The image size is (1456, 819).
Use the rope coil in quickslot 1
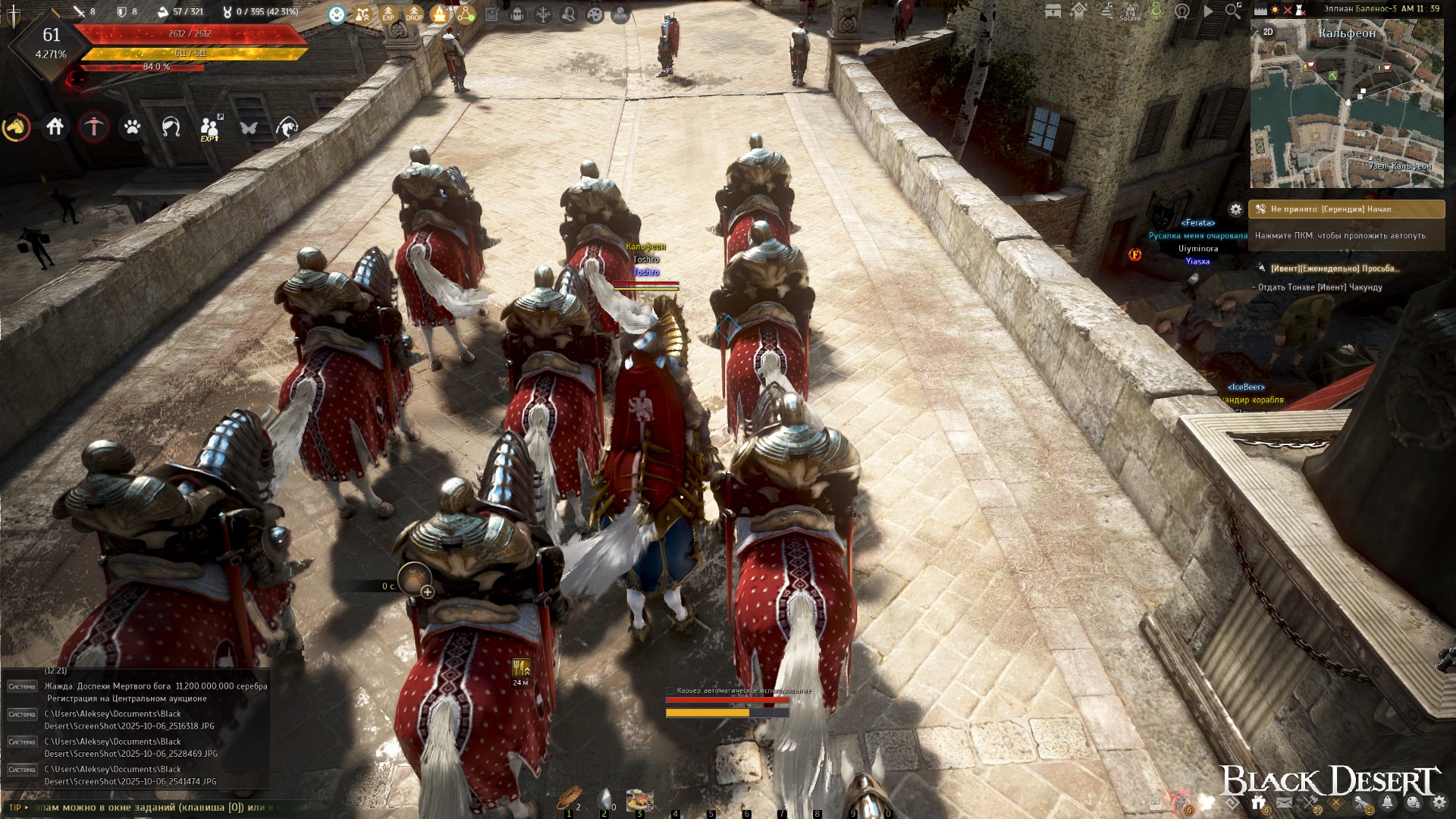click(568, 799)
